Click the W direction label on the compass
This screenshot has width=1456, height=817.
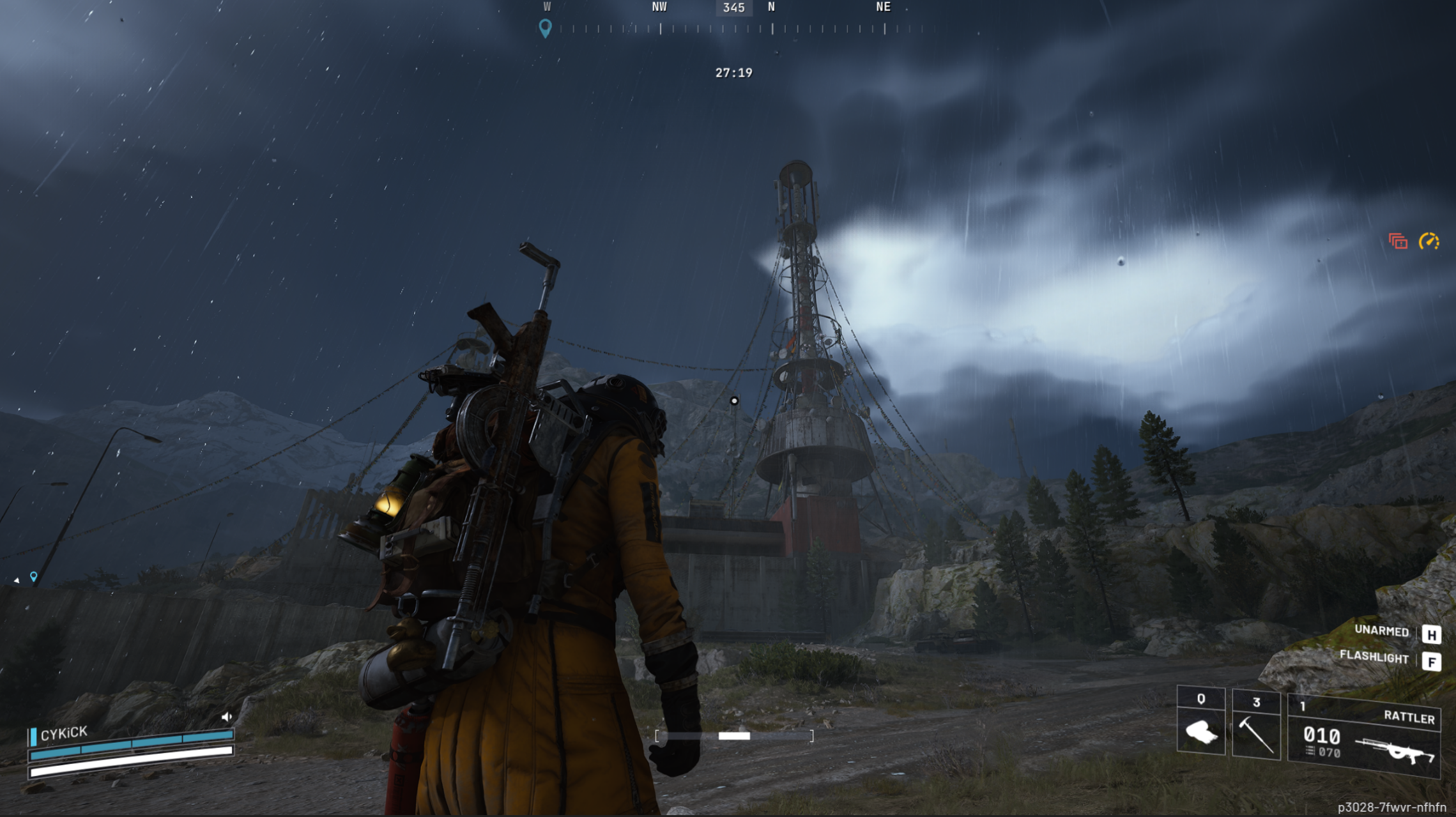pos(546,7)
